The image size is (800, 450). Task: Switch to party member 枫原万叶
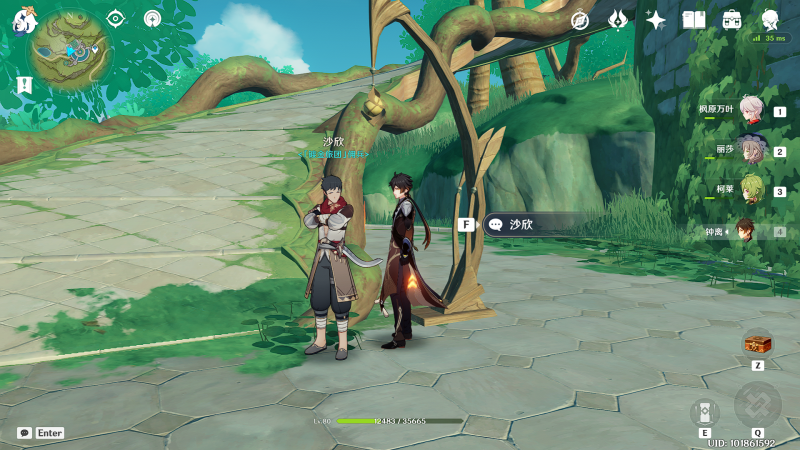pos(751,110)
